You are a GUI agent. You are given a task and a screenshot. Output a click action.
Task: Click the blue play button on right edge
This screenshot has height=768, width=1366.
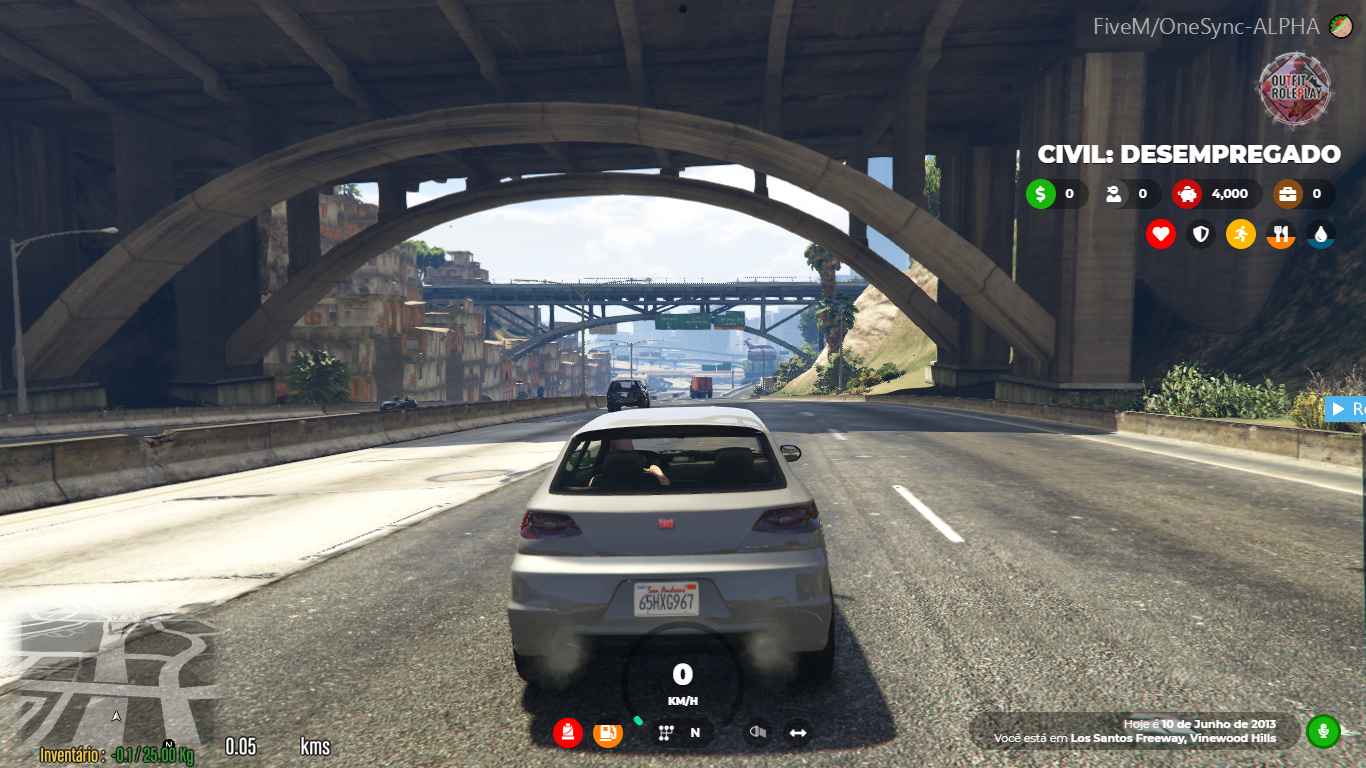click(x=1338, y=408)
